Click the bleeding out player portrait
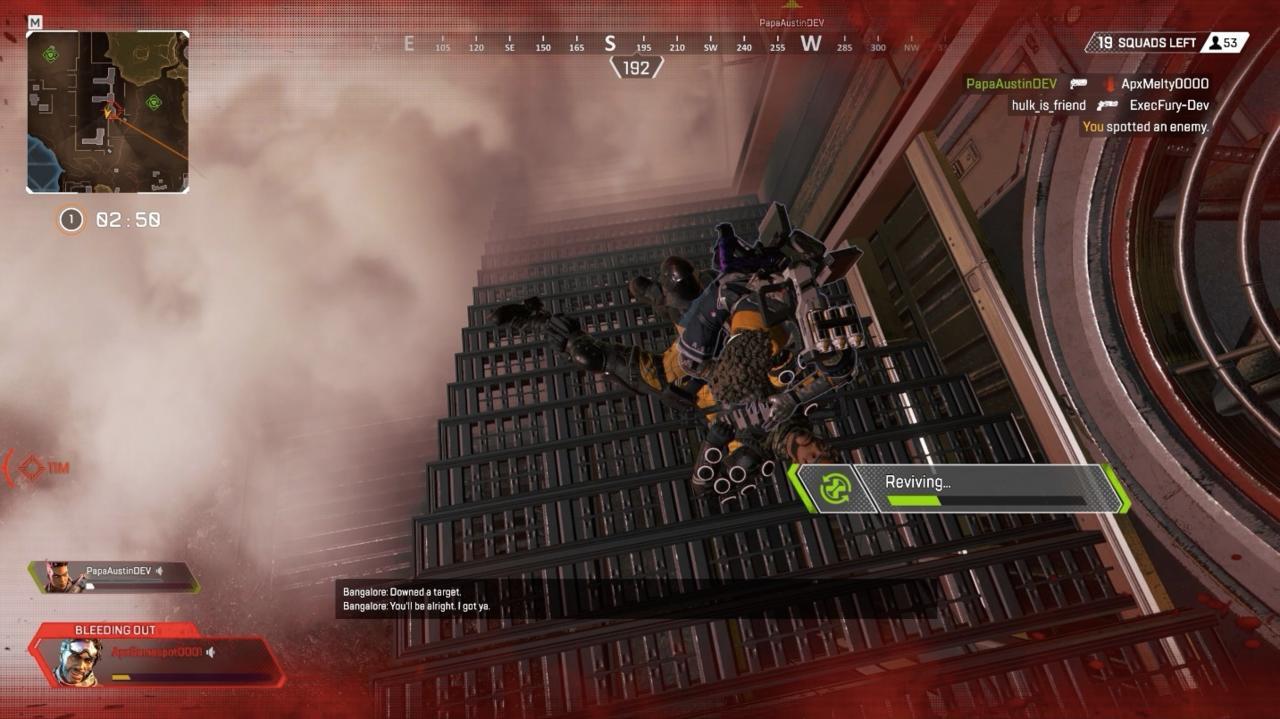This screenshot has width=1280, height=719. [x=77, y=661]
